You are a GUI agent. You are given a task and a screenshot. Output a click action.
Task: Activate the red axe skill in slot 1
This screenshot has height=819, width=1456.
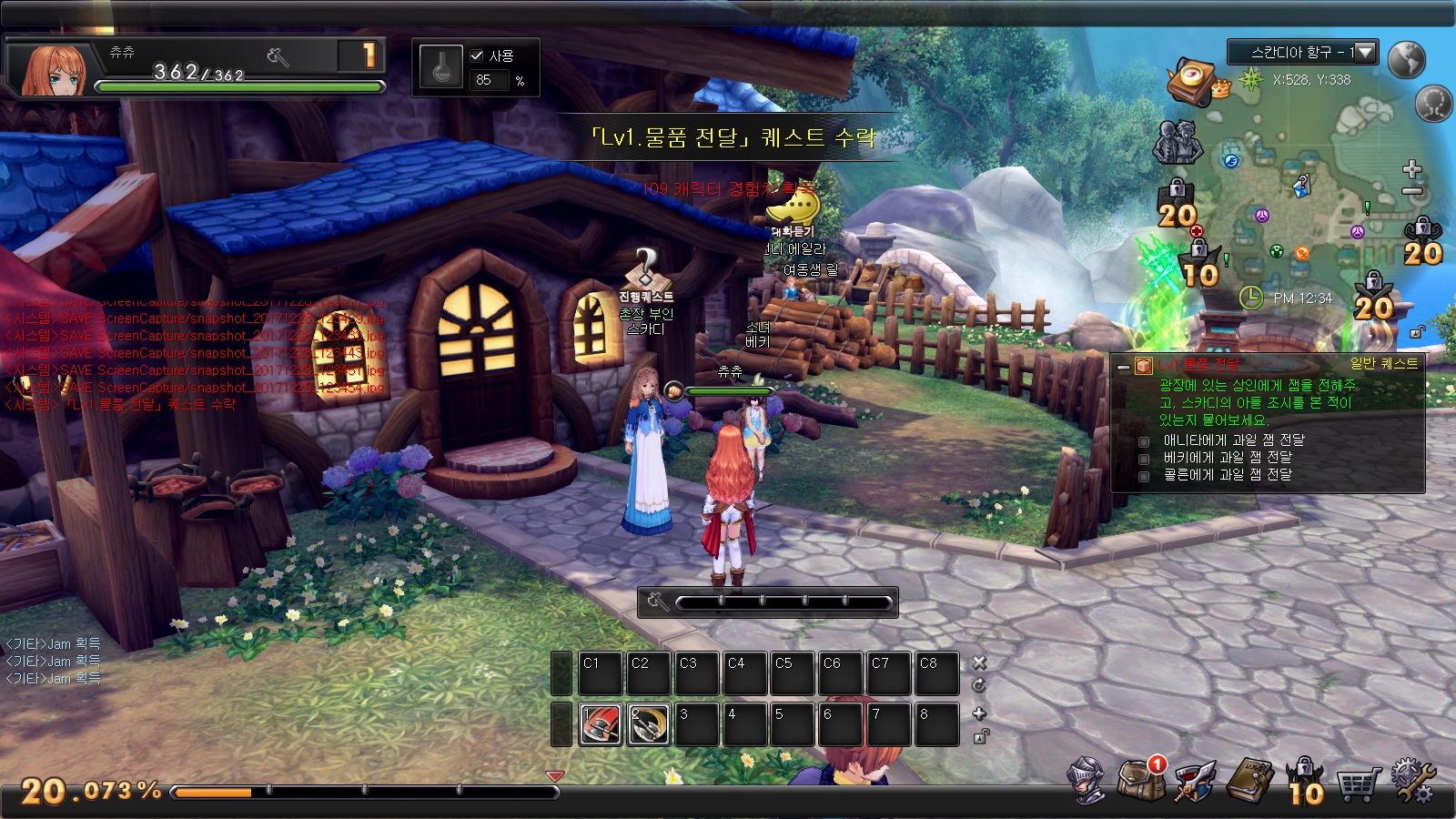pos(601,724)
